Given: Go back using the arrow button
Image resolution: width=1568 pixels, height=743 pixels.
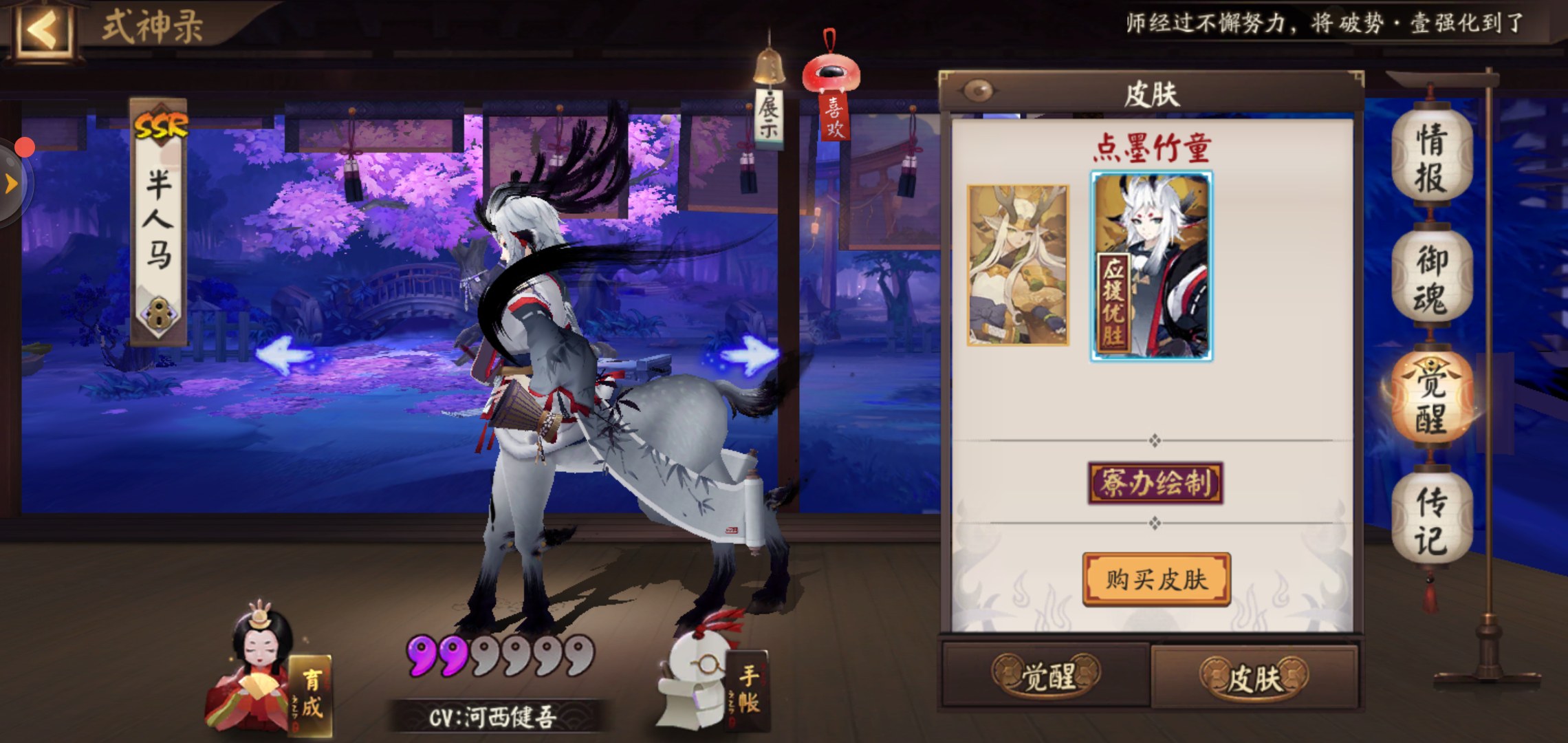Looking at the screenshot, I should (43, 29).
